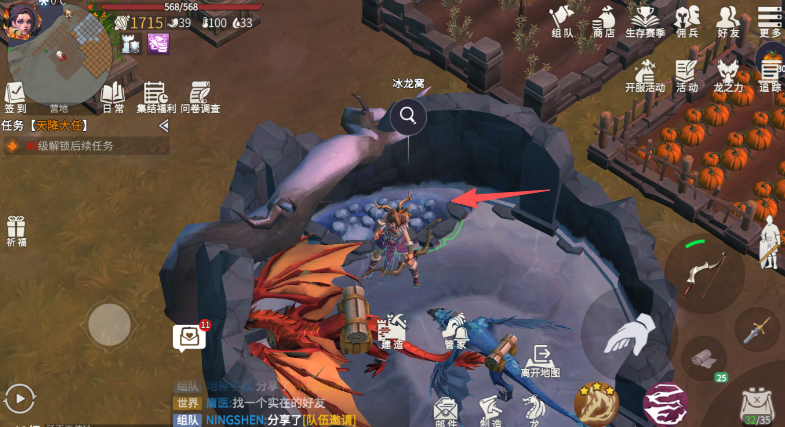The width and height of the screenshot is (785, 427).
Task: Collapse the 任务 quest tracker arrow
Action: pyautogui.click(x=163, y=125)
